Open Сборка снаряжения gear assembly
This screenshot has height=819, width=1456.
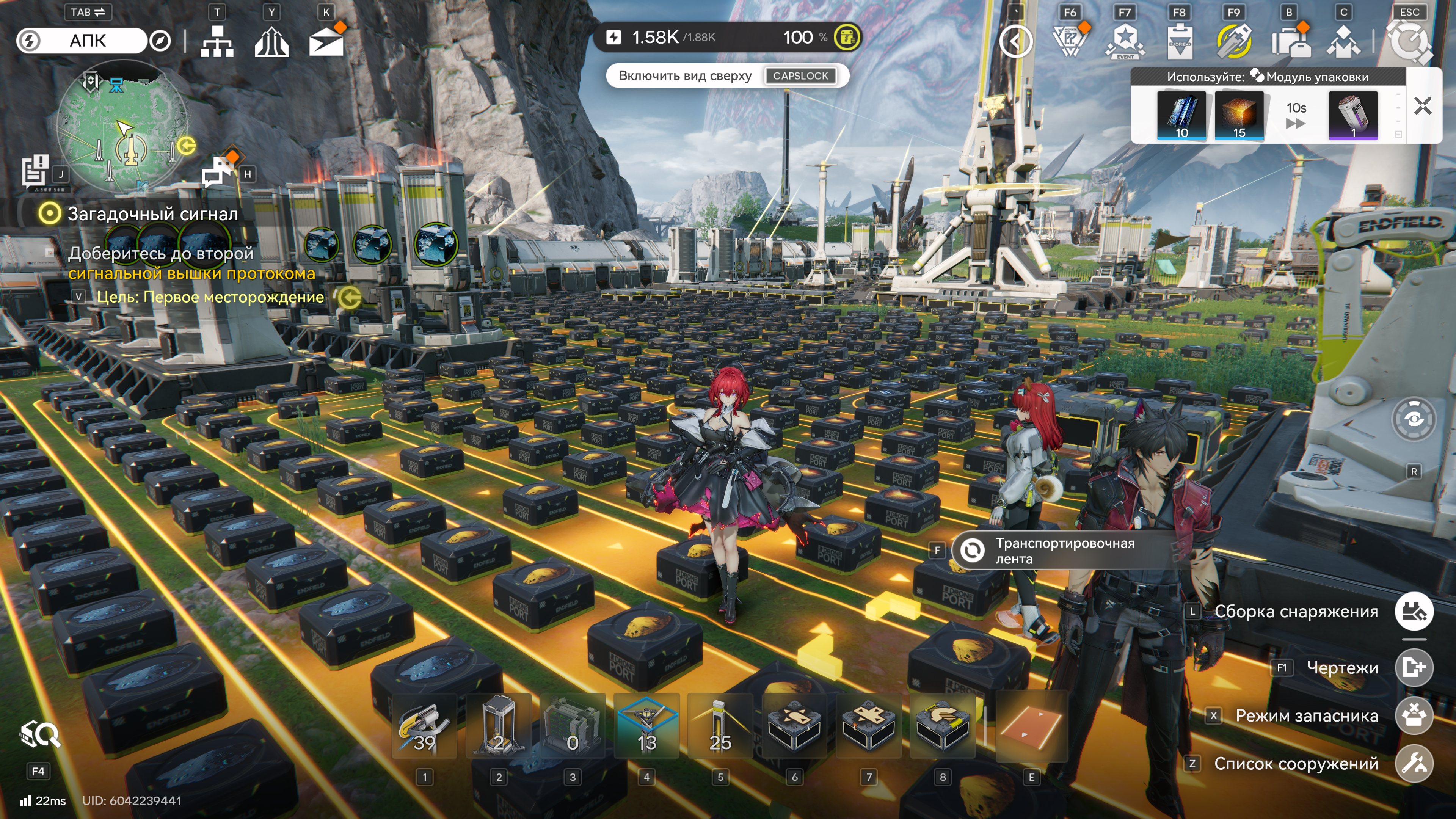(1414, 612)
